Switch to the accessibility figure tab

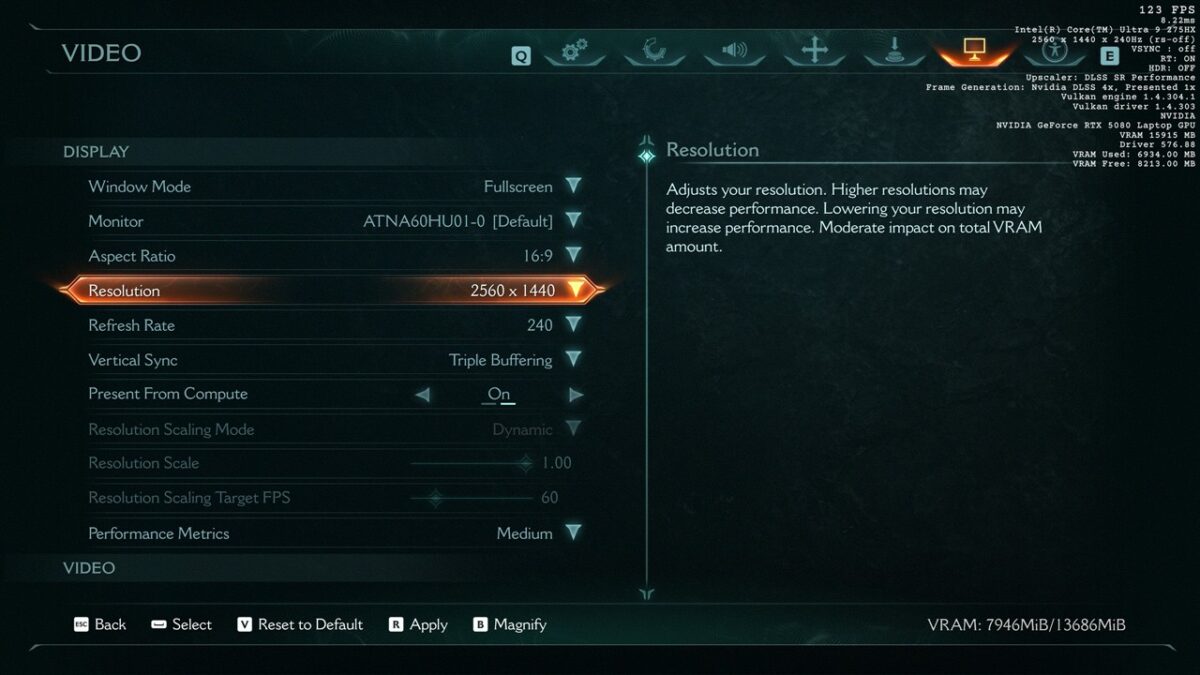(1053, 51)
